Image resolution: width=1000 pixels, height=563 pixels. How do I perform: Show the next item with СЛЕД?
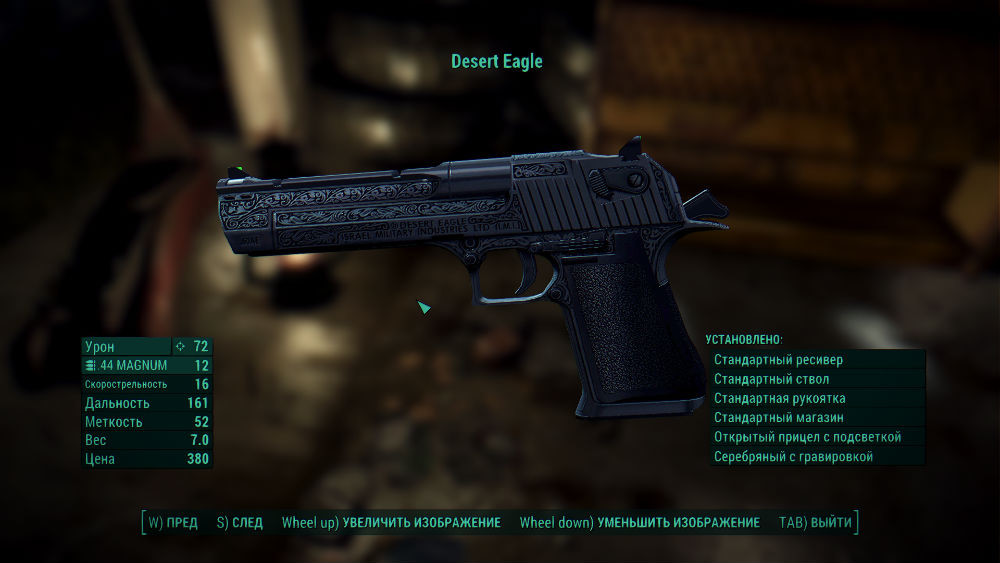(x=240, y=523)
